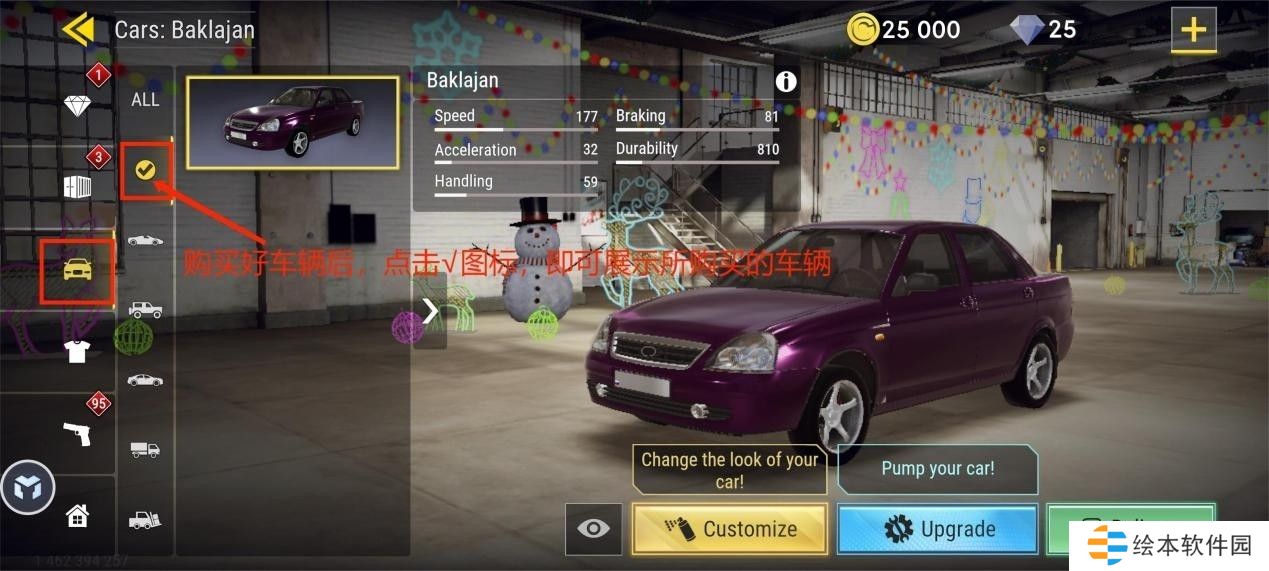The height and width of the screenshot is (571, 1269).
Task: Open the Customize car menu
Action: [x=730, y=529]
